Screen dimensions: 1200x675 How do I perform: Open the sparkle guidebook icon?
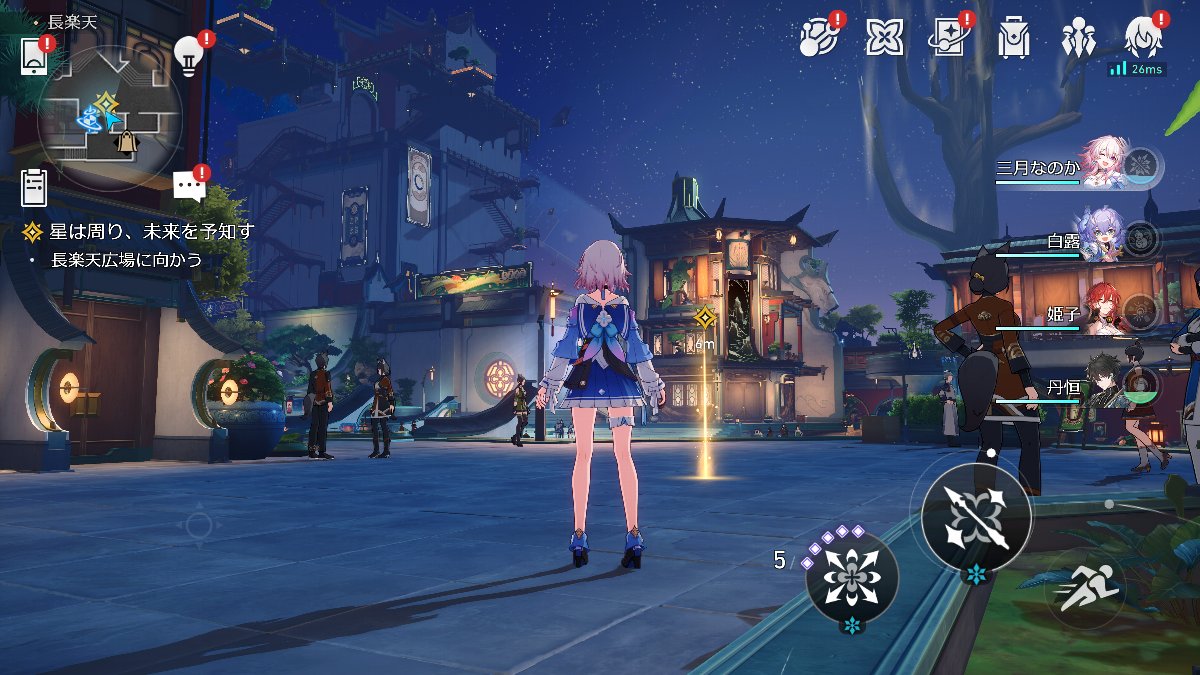(x=949, y=38)
